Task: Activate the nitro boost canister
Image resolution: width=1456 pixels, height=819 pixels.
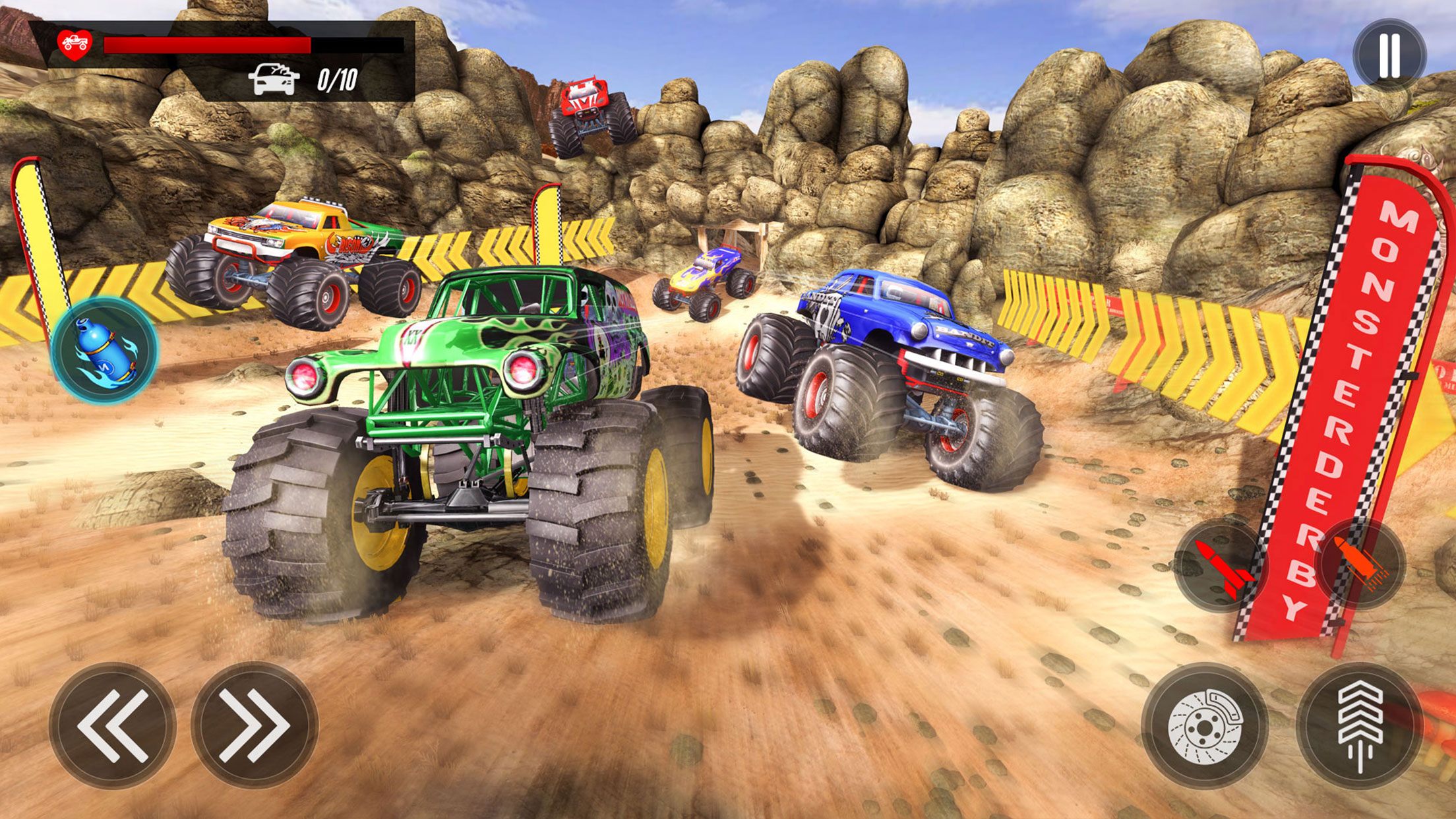Action: 104,349
